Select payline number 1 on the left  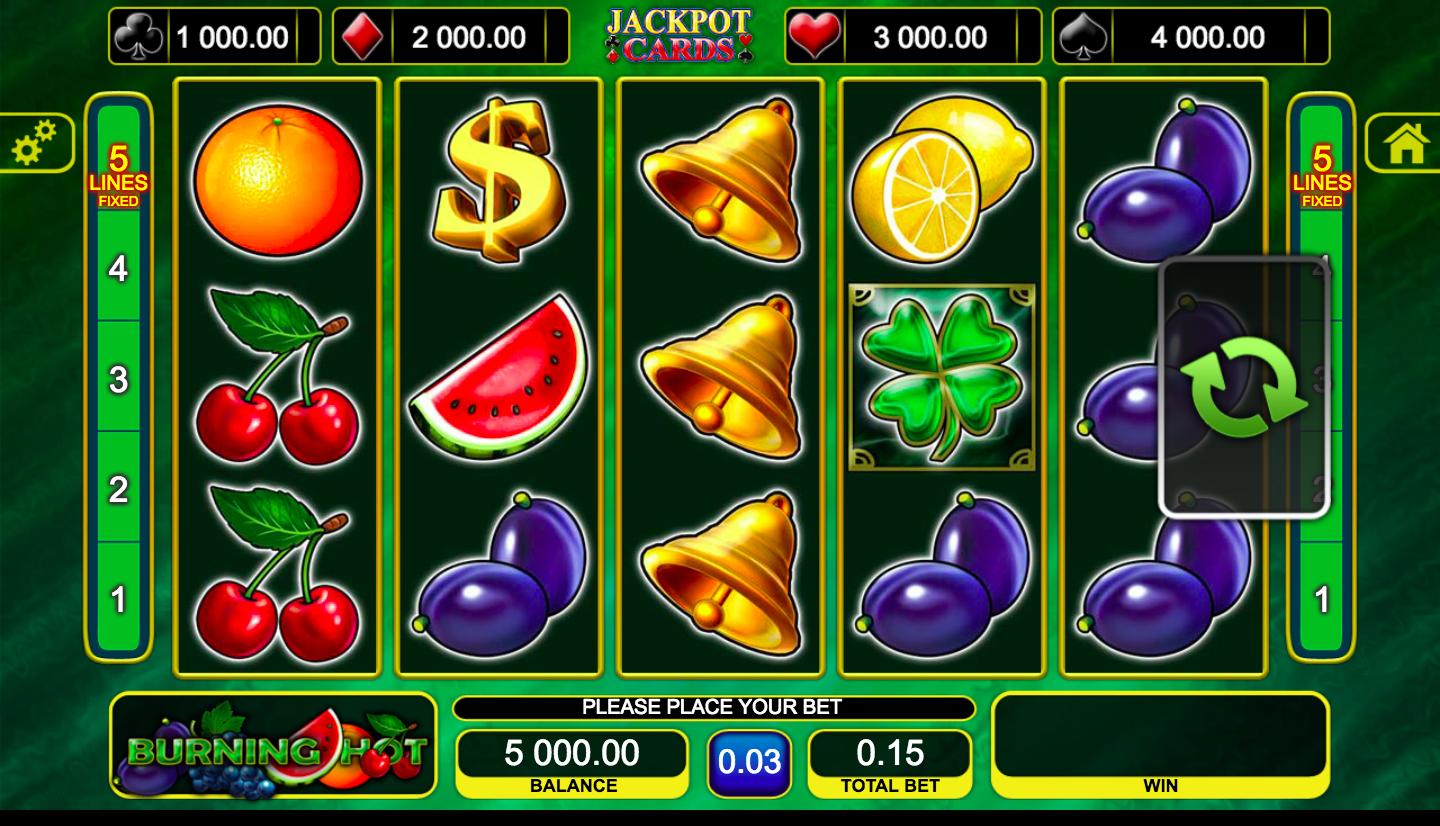[x=119, y=600]
